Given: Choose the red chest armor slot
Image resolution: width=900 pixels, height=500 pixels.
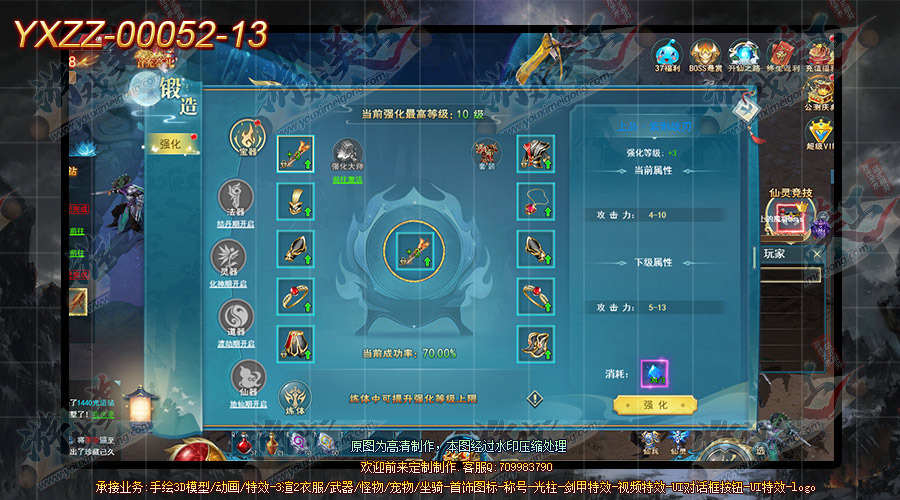Looking at the screenshot, I should [x=536, y=154].
